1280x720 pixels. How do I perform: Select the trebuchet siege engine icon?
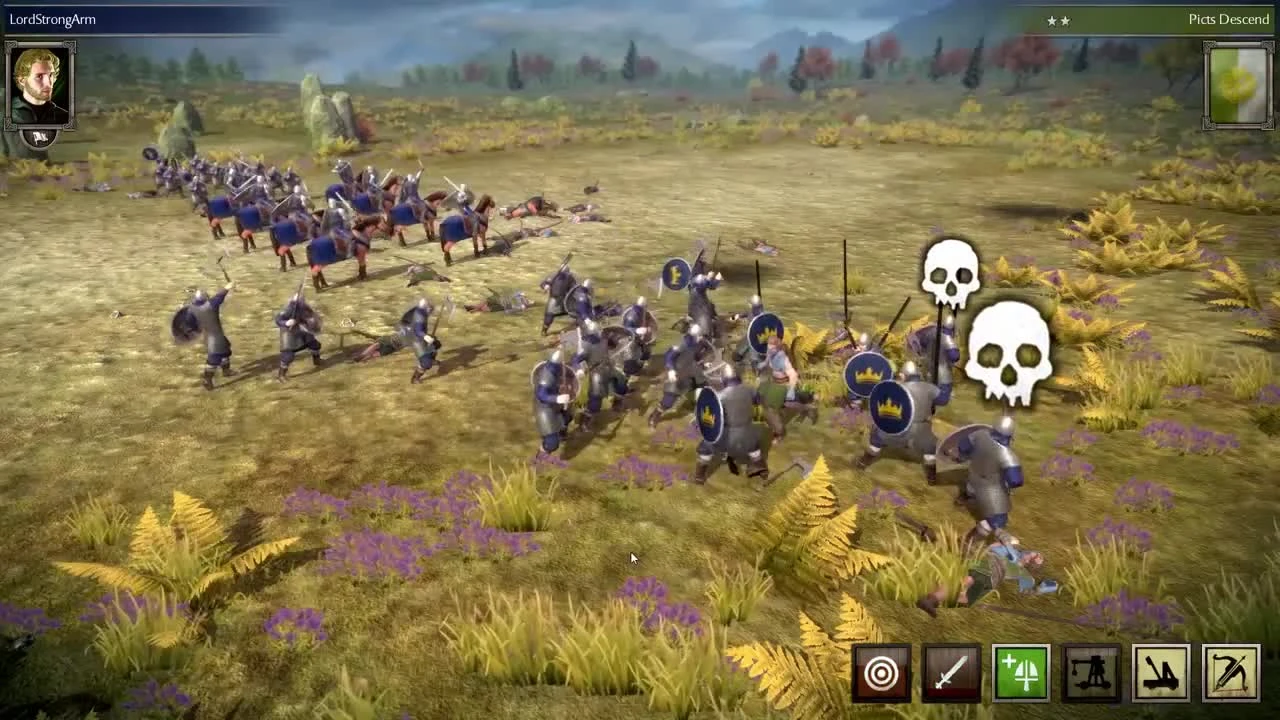point(1090,672)
